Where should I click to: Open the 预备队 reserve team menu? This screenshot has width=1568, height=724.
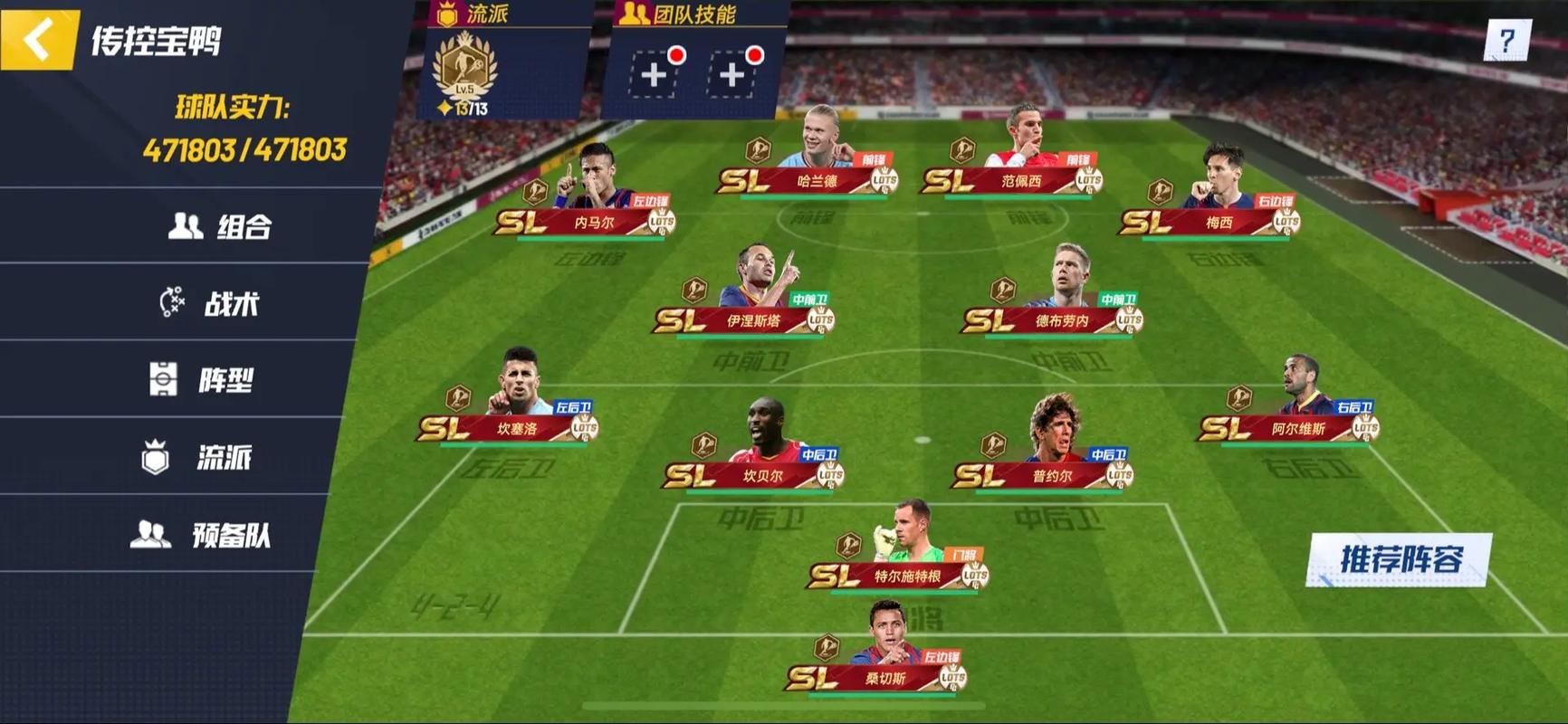click(x=200, y=536)
